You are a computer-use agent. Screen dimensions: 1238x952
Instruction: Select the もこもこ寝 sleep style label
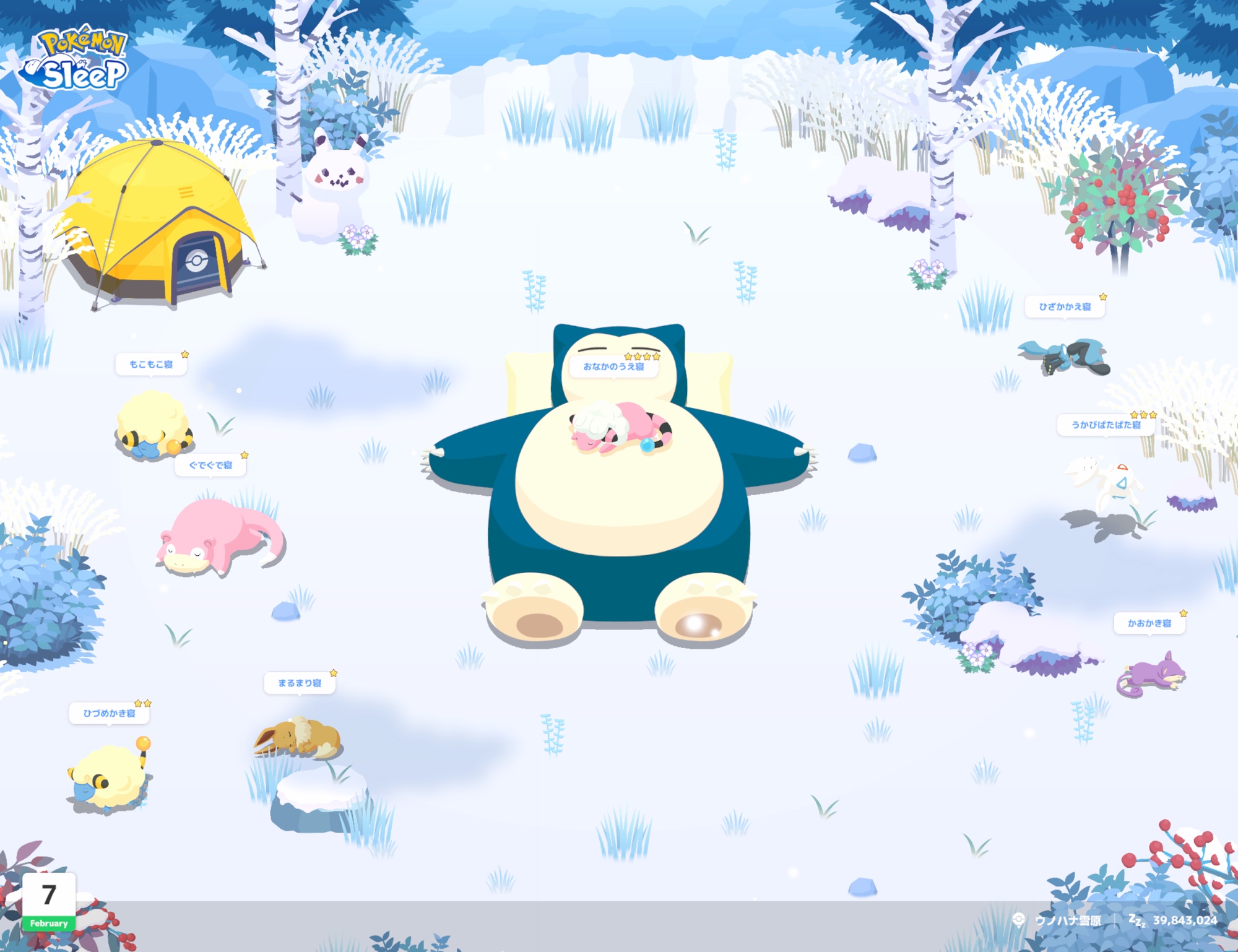pos(151,364)
